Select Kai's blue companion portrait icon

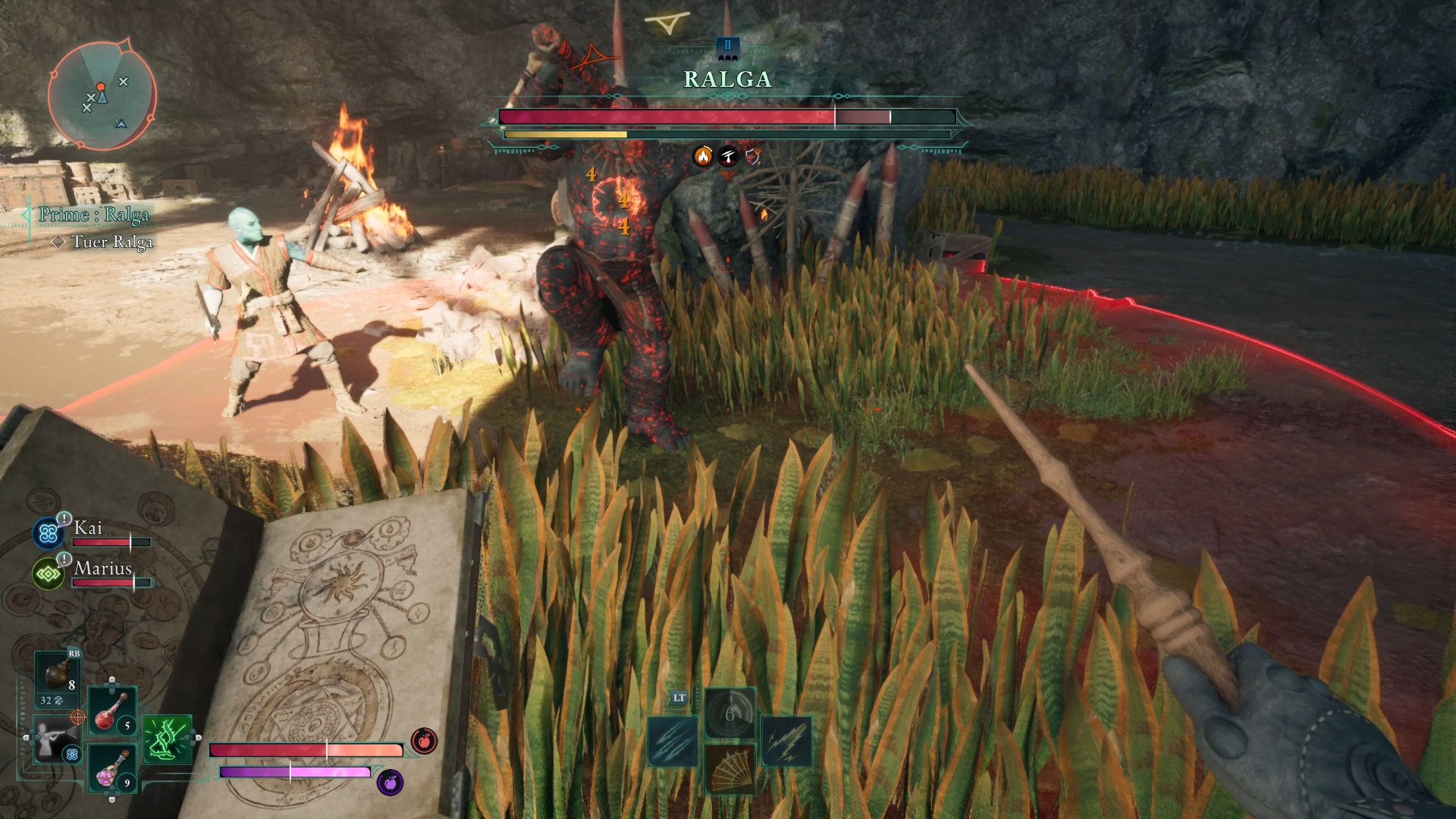[48, 534]
